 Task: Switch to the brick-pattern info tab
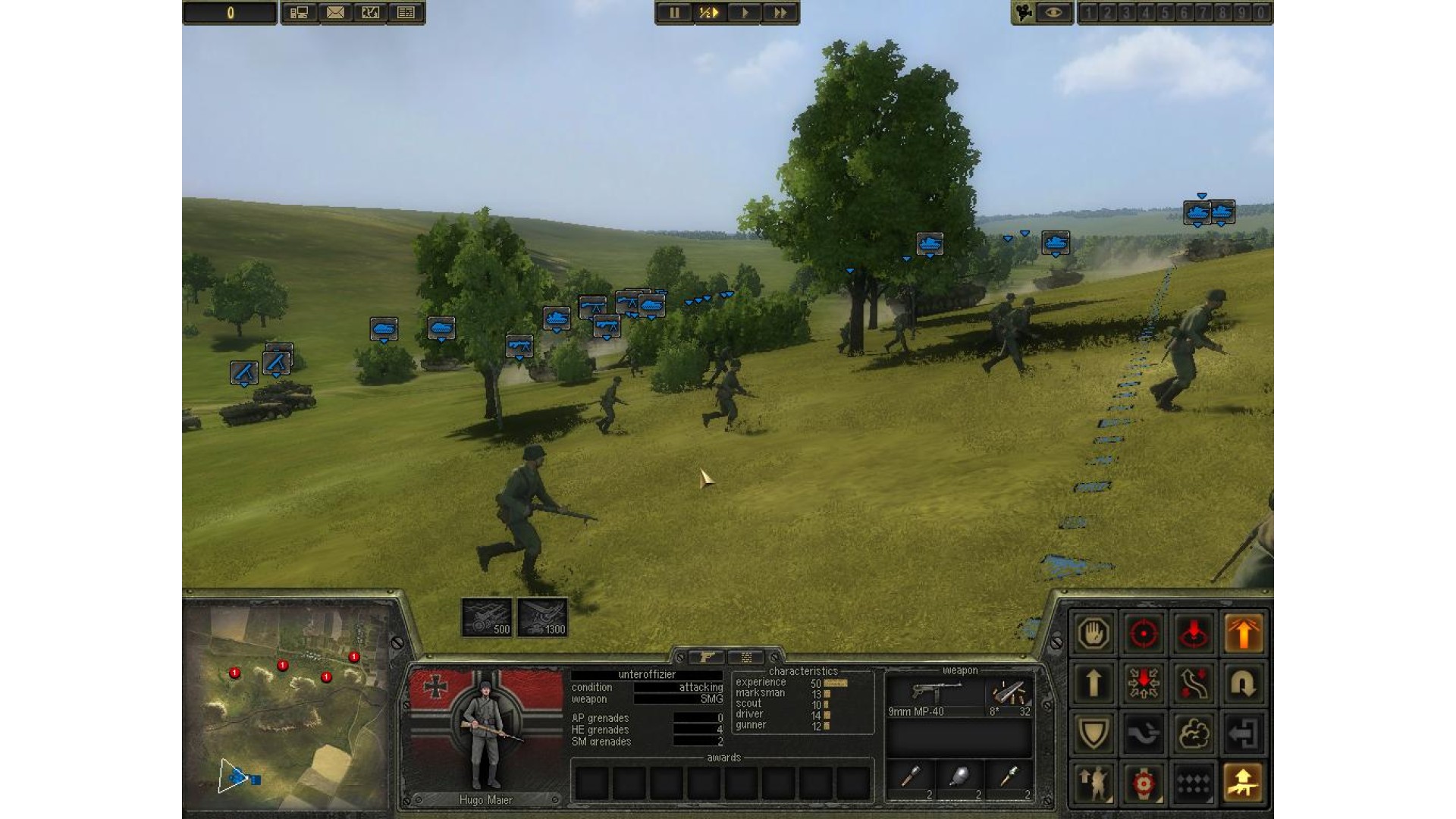[747, 657]
